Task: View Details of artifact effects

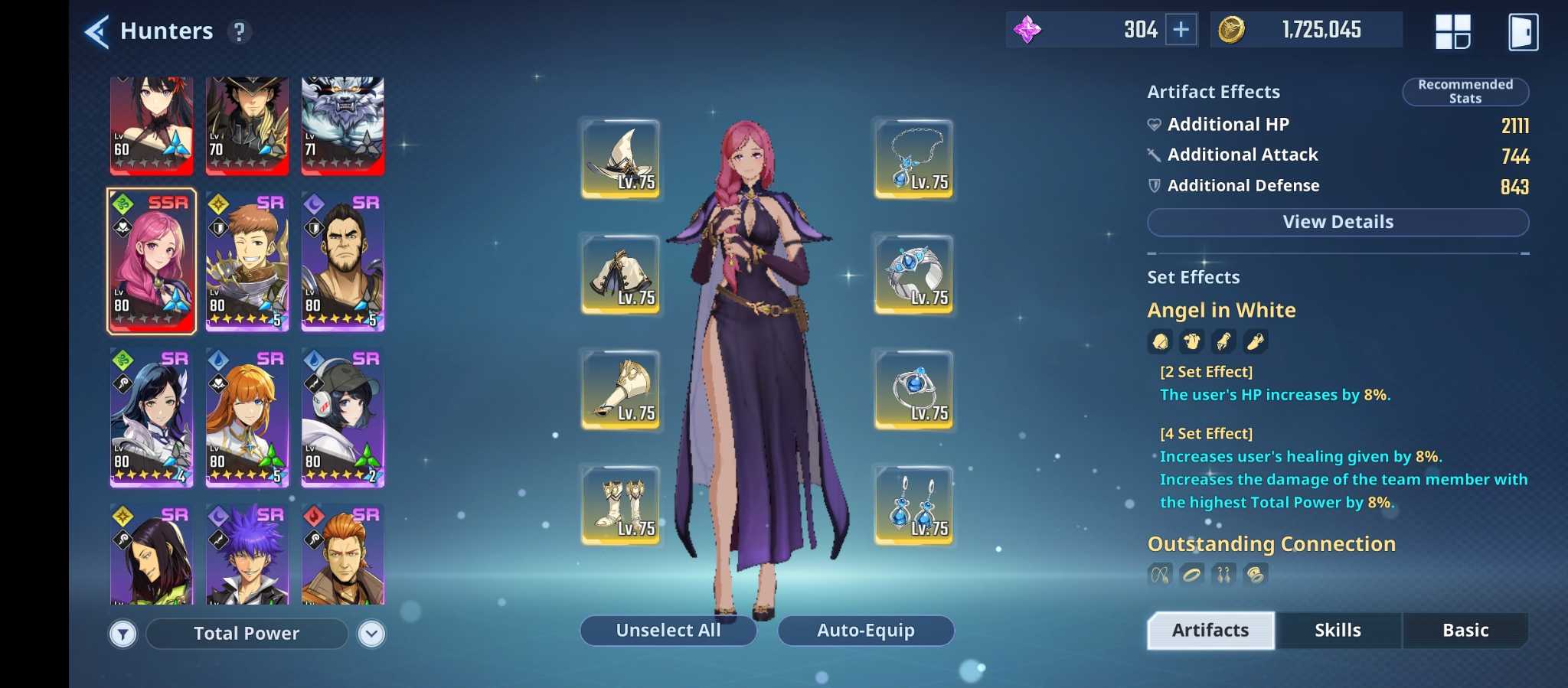Action: (1338, 222)
